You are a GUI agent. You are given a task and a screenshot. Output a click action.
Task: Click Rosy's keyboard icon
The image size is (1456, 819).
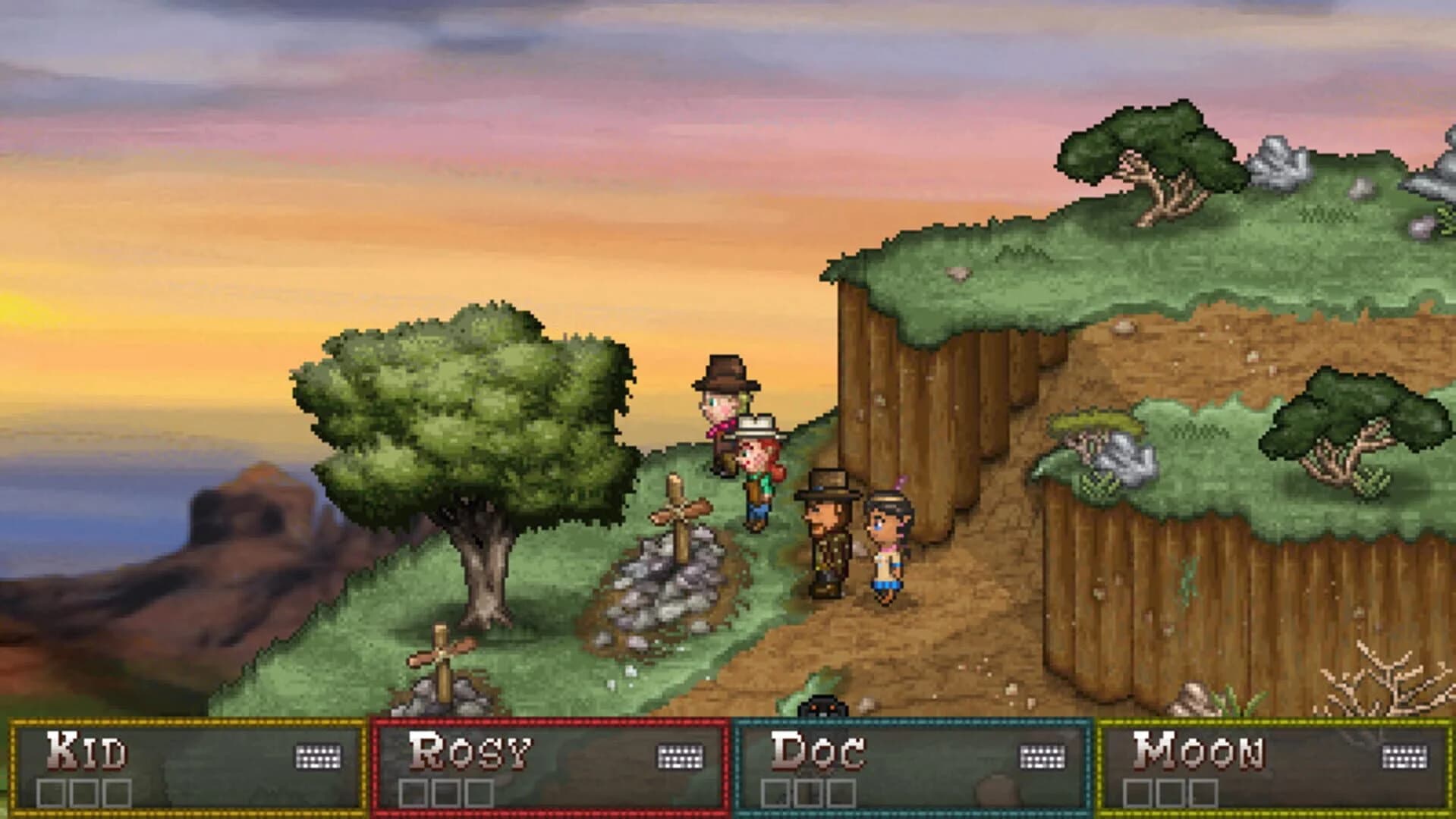679,755
